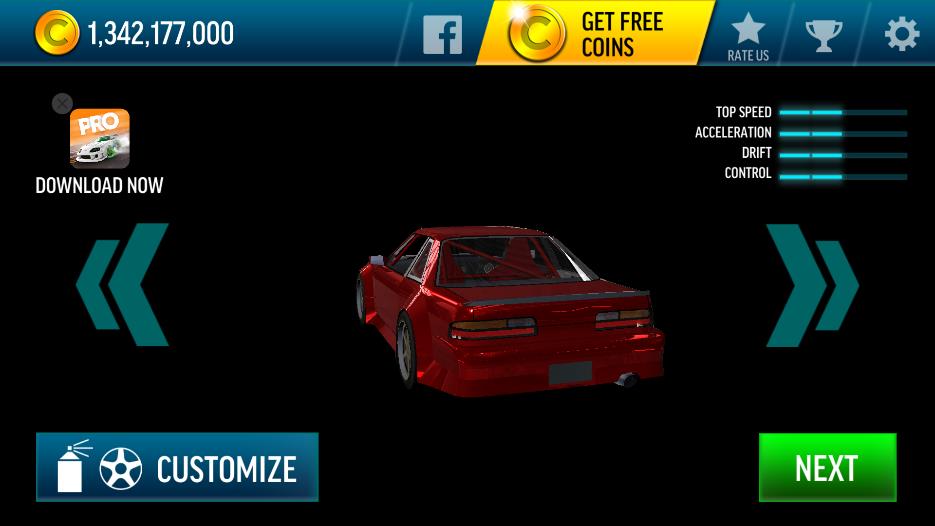
Task: Switch to the next car with right arrows
Action: pyautogui.click(x=812, y=285)
